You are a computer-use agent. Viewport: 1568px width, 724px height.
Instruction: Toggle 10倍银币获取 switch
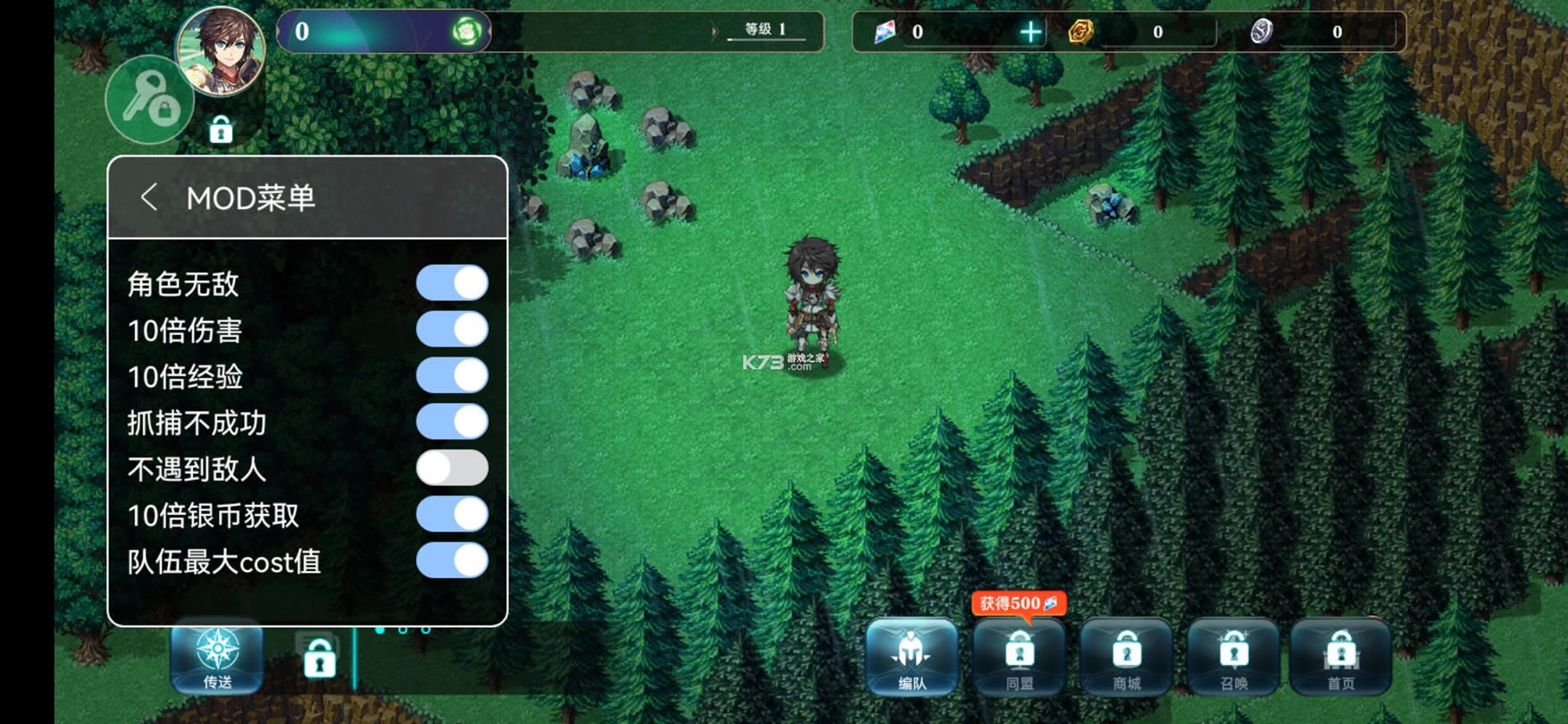pyautogui.click(x=452, y=515)
